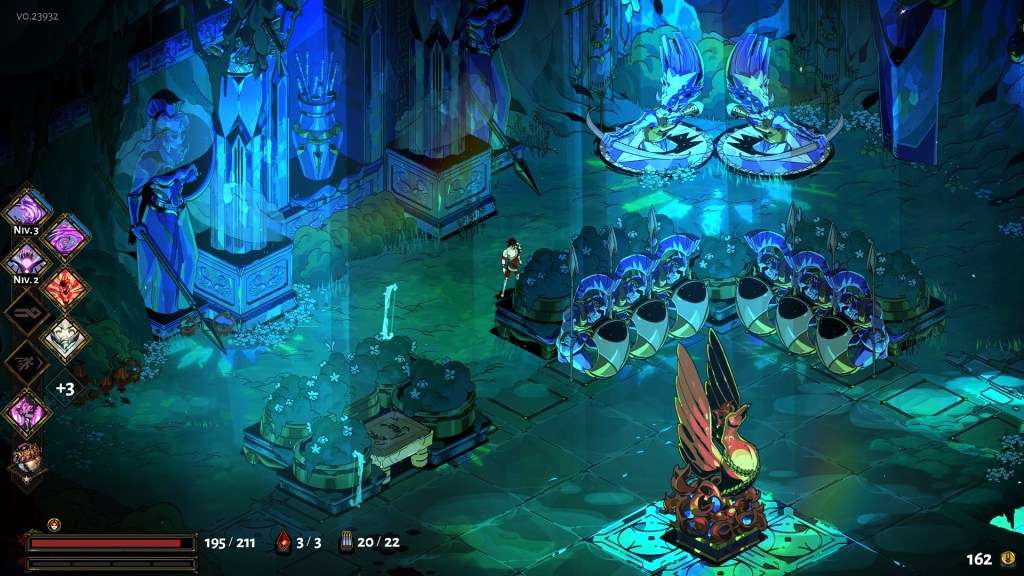This screenshot has width=1024, height=576.
Task: Select the purple swirl boon marked Niv.3
Action: [25, 211]
